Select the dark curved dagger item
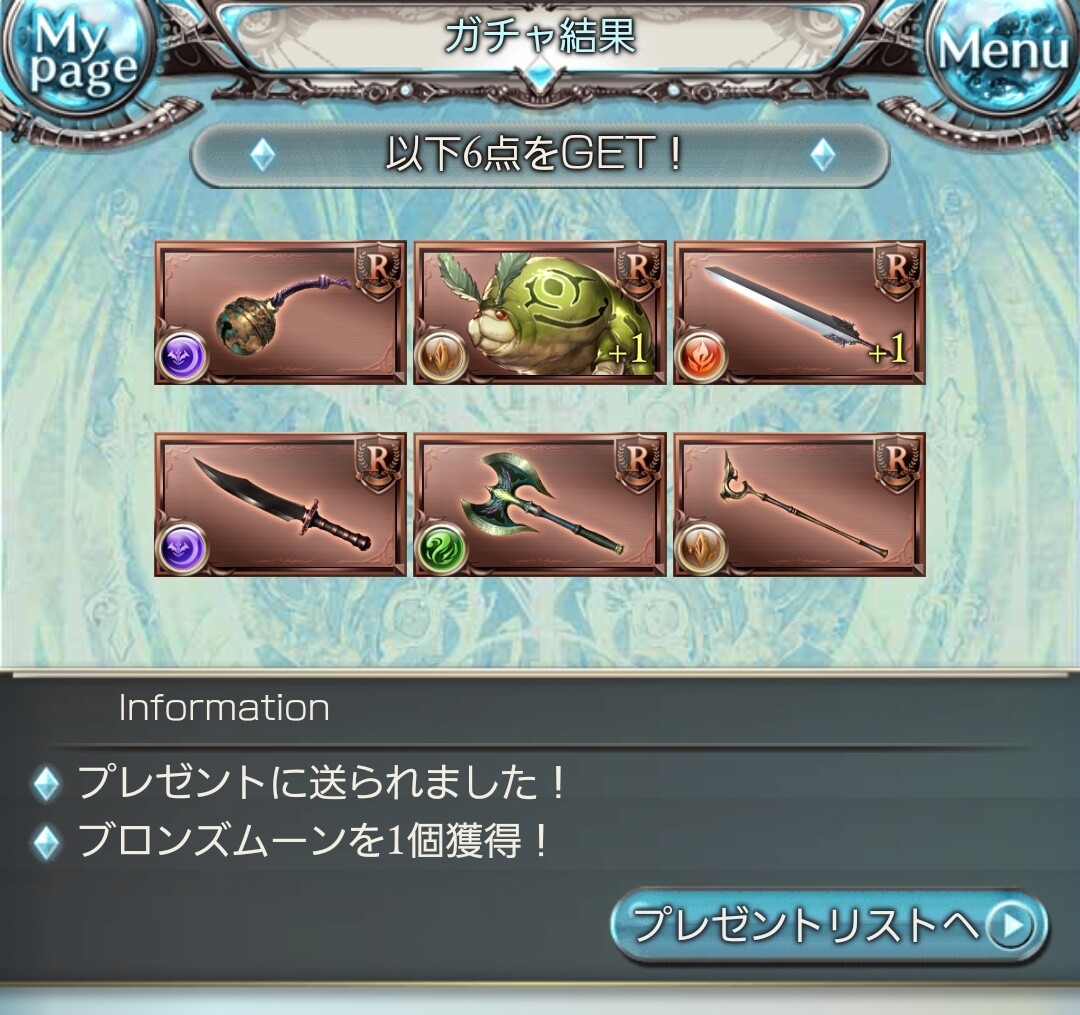Image resolution: width=1080 pixels, height=1015 pixels. click(x=280, y=504)
